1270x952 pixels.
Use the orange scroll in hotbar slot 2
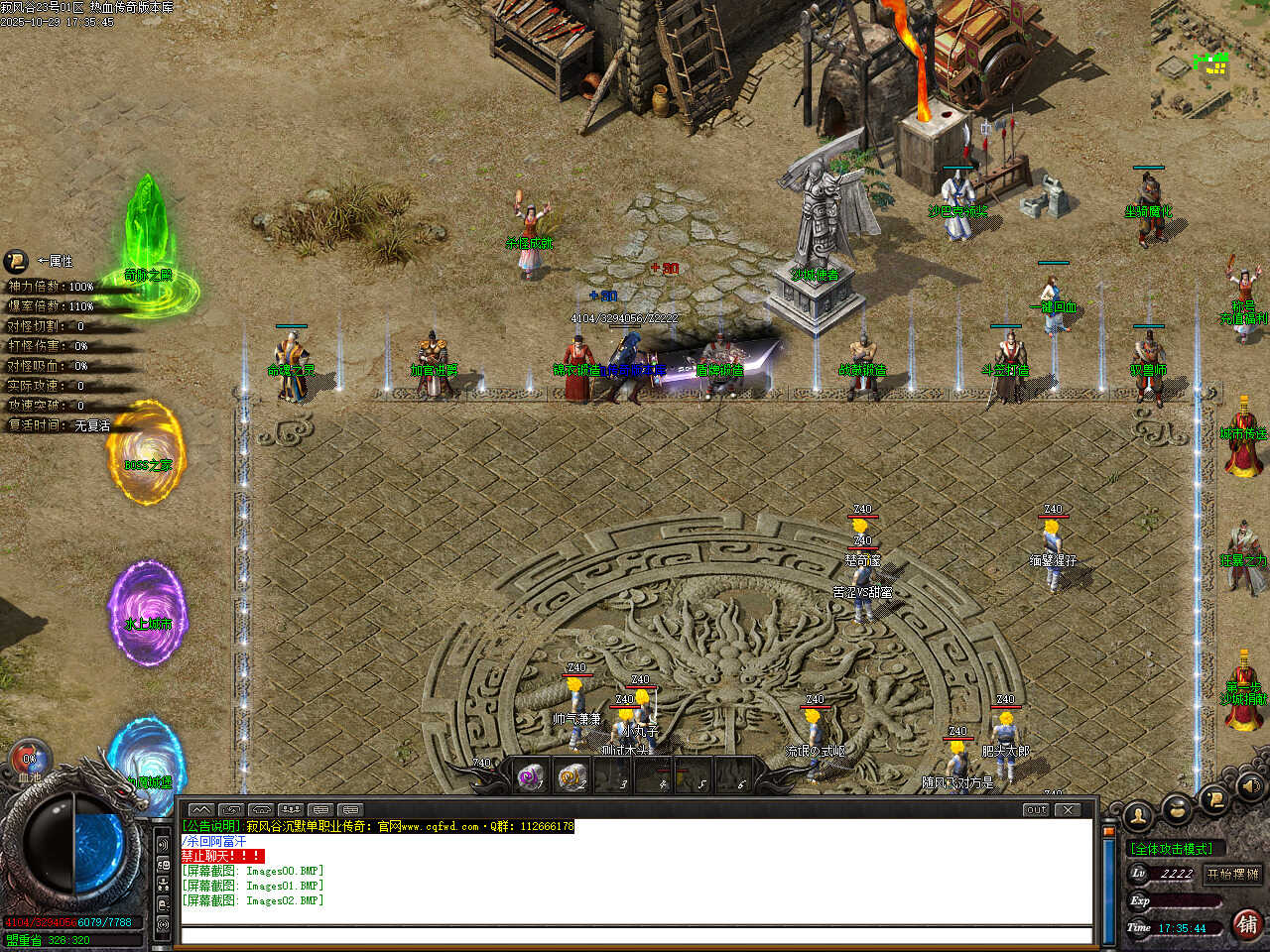click(571, 777)
